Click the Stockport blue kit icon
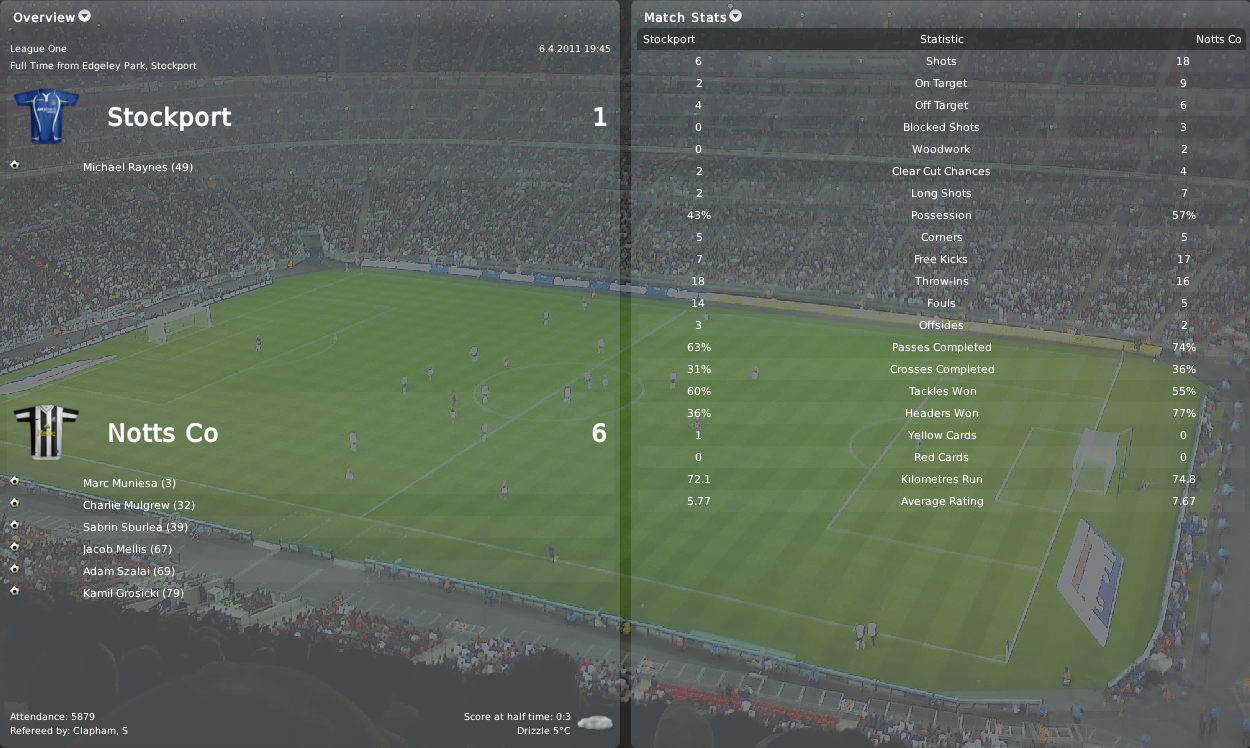The width and height of the screenshot is (1250, 748). click(46, 116)
